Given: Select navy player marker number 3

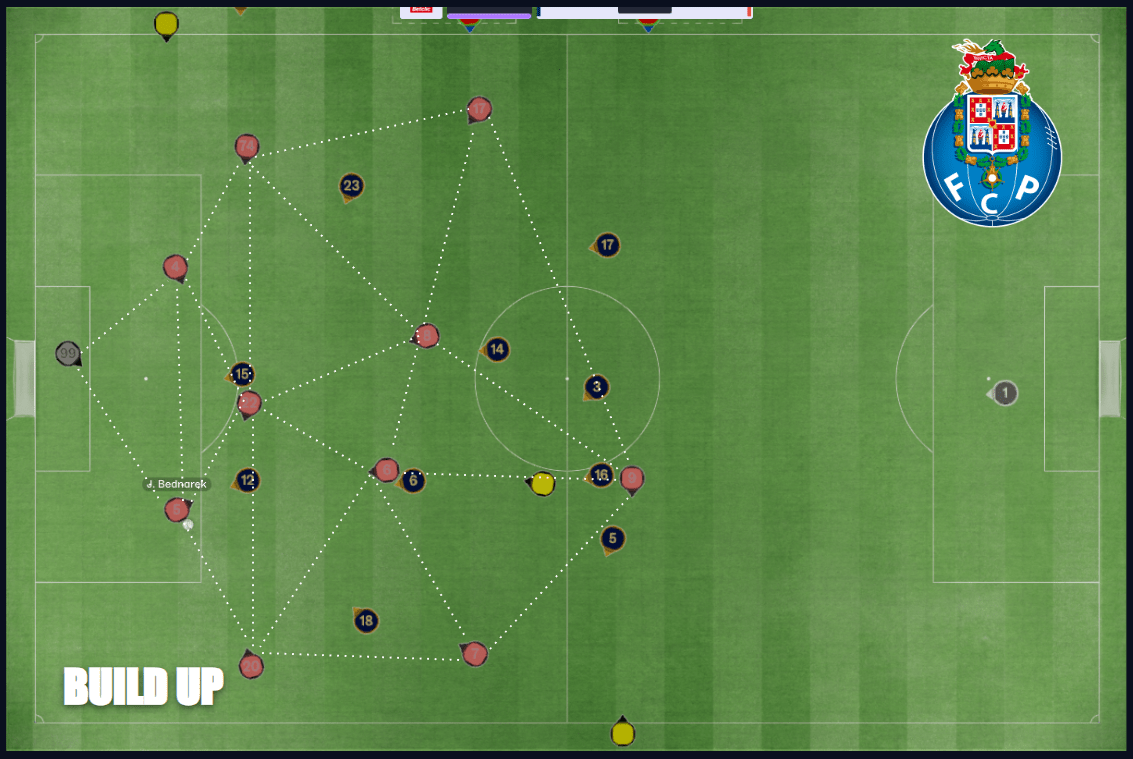Looking at the screenshot, I should (597, 387).
